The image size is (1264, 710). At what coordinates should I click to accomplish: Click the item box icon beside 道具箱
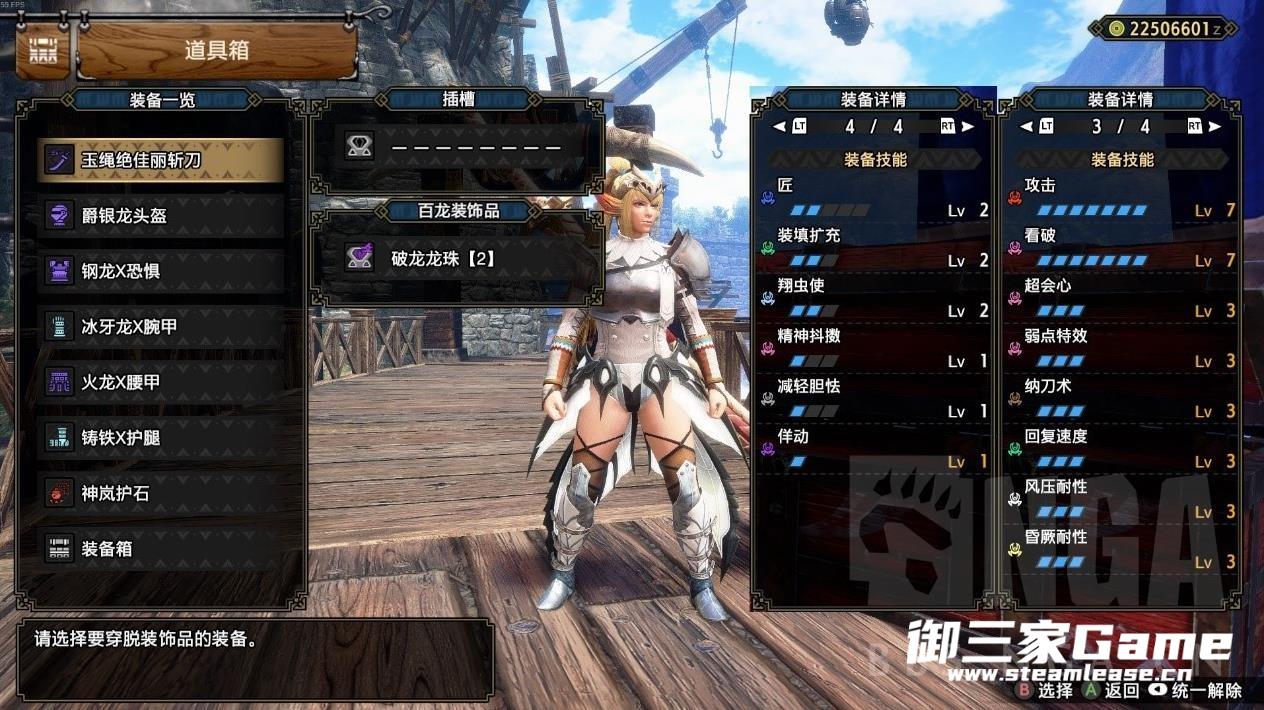(x=43, y=51)
